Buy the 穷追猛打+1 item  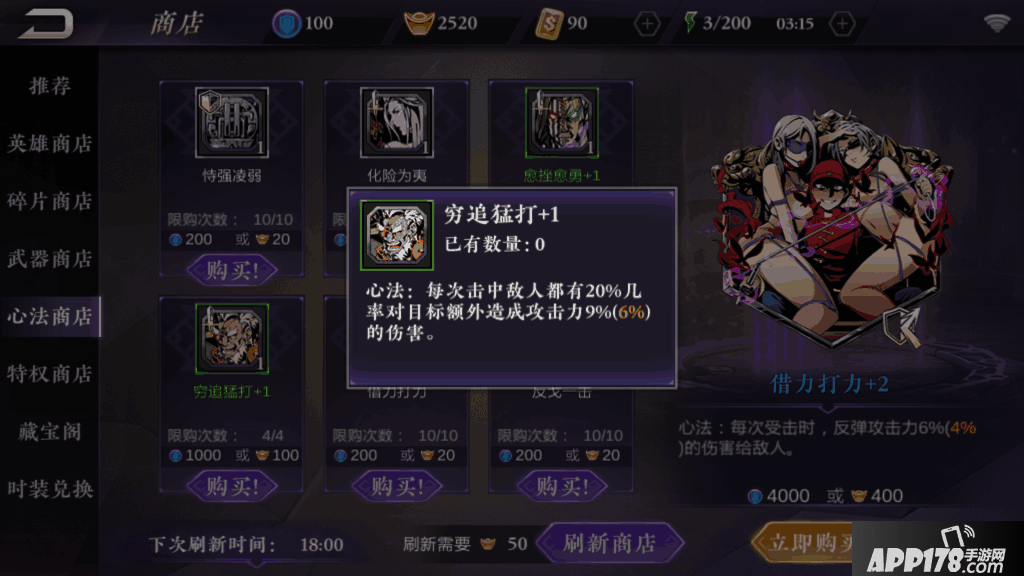231,486
